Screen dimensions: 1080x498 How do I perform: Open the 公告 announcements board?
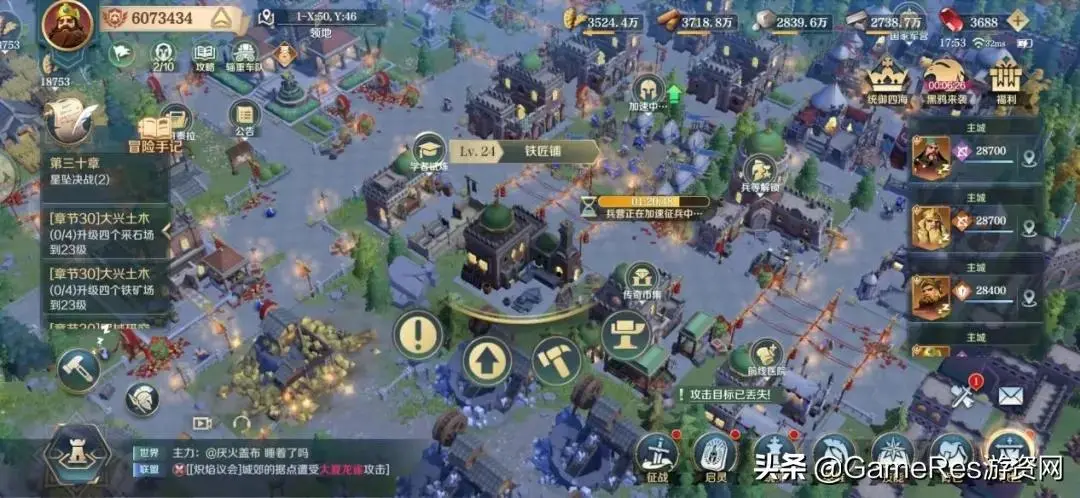click(244, 117)
